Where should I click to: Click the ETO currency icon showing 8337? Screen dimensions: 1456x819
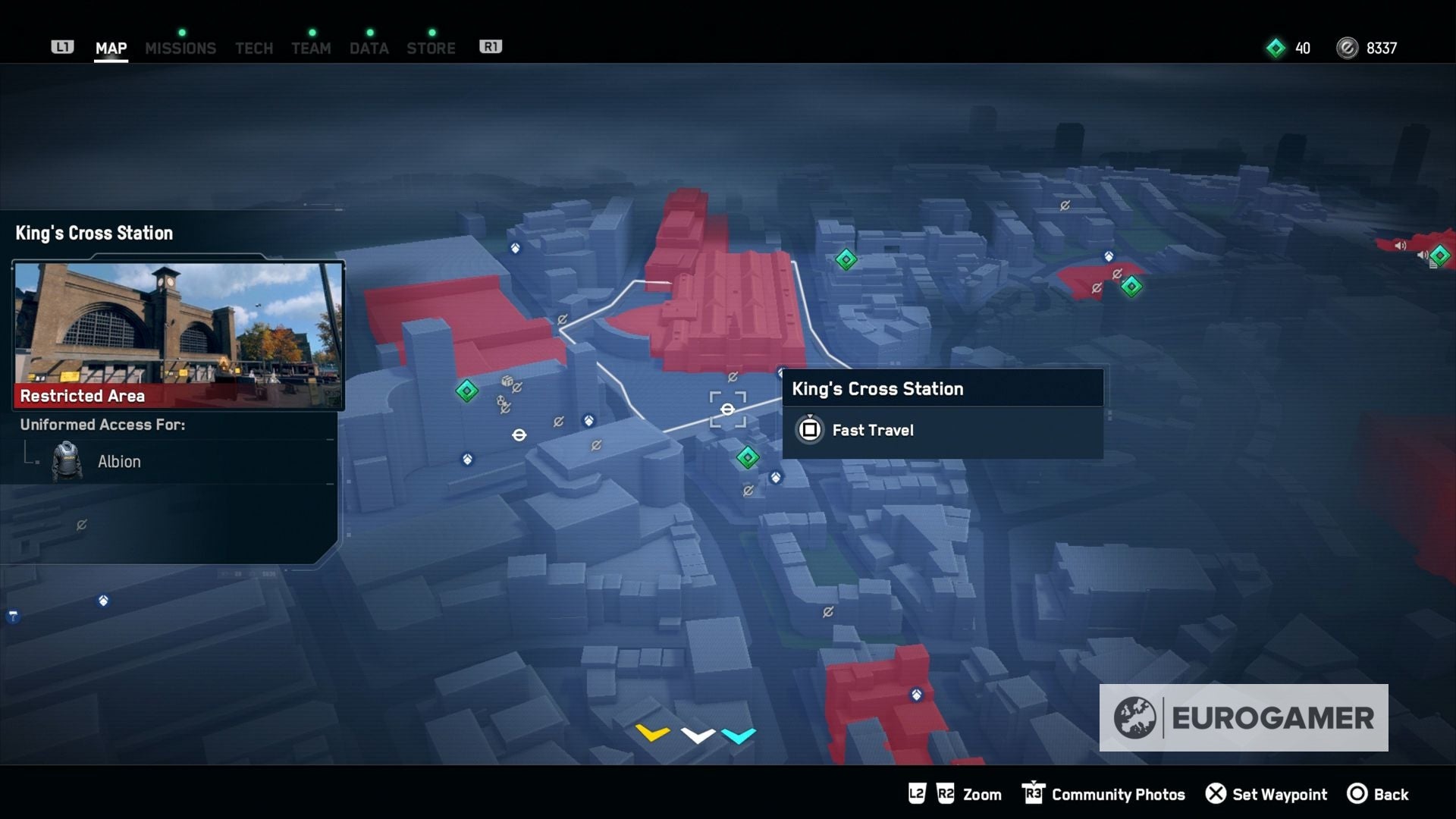point(1346,48)
